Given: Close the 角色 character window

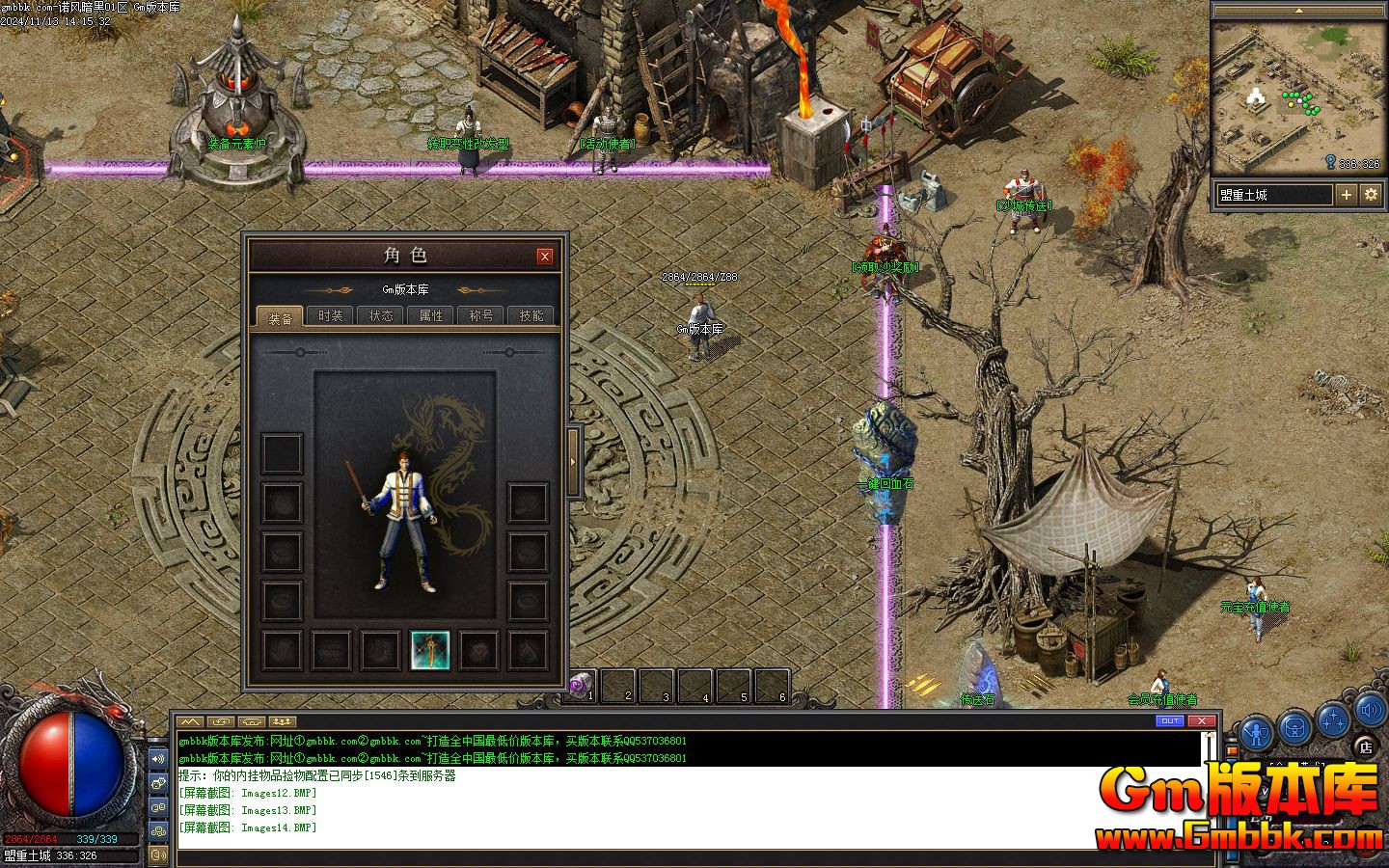Looking at the screenshot, I should [x=545, y=256].
